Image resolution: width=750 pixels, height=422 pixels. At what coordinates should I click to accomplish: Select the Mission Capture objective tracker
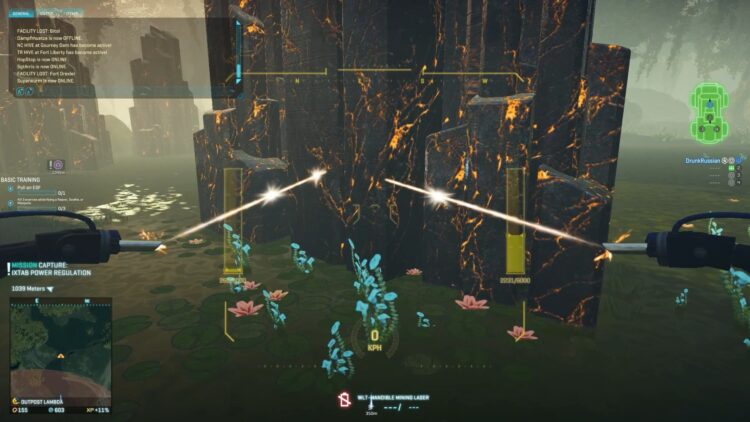[51, 268]
